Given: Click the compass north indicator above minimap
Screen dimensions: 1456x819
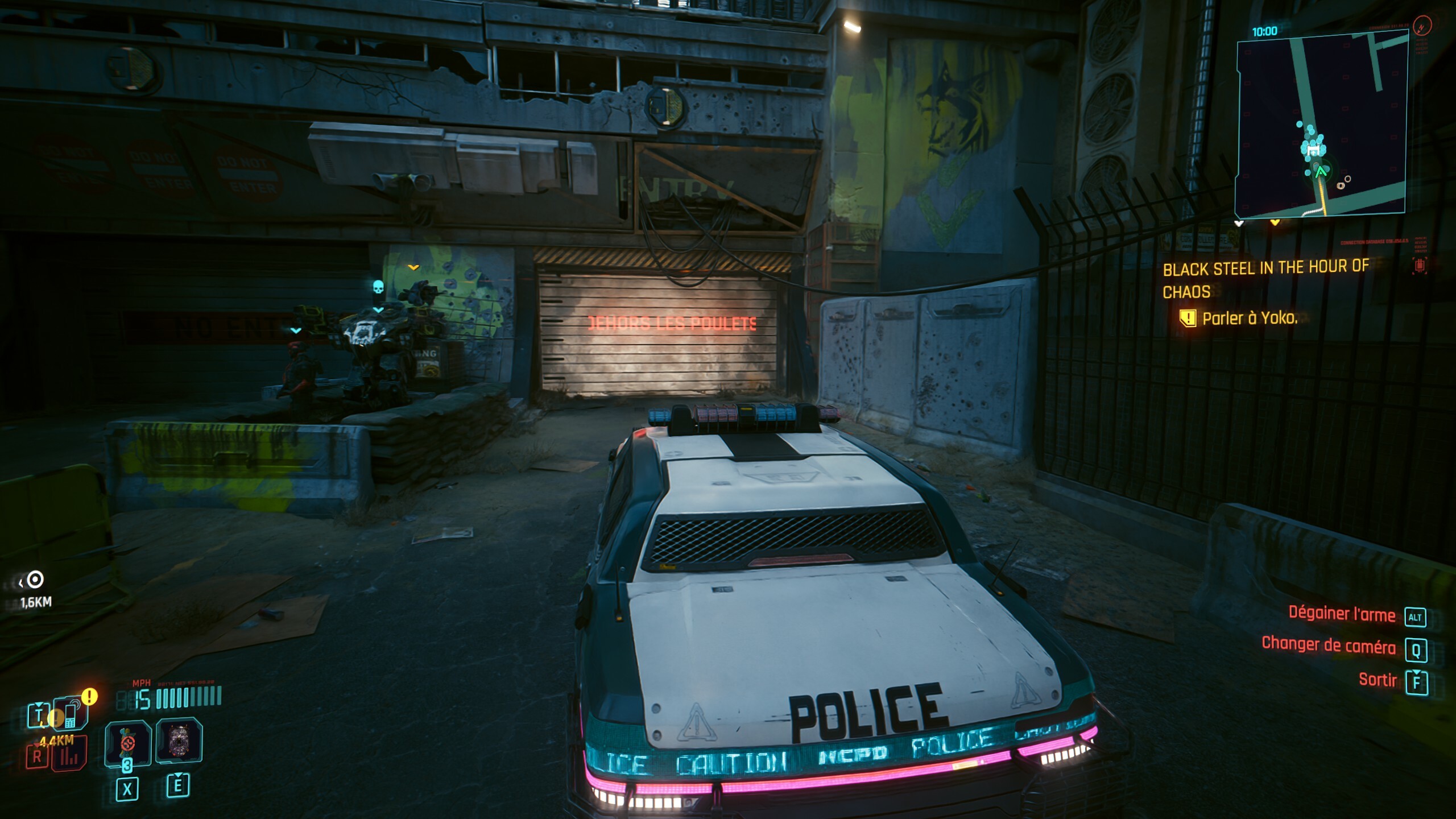Looking at the screenshot, I should [1422, 26].
